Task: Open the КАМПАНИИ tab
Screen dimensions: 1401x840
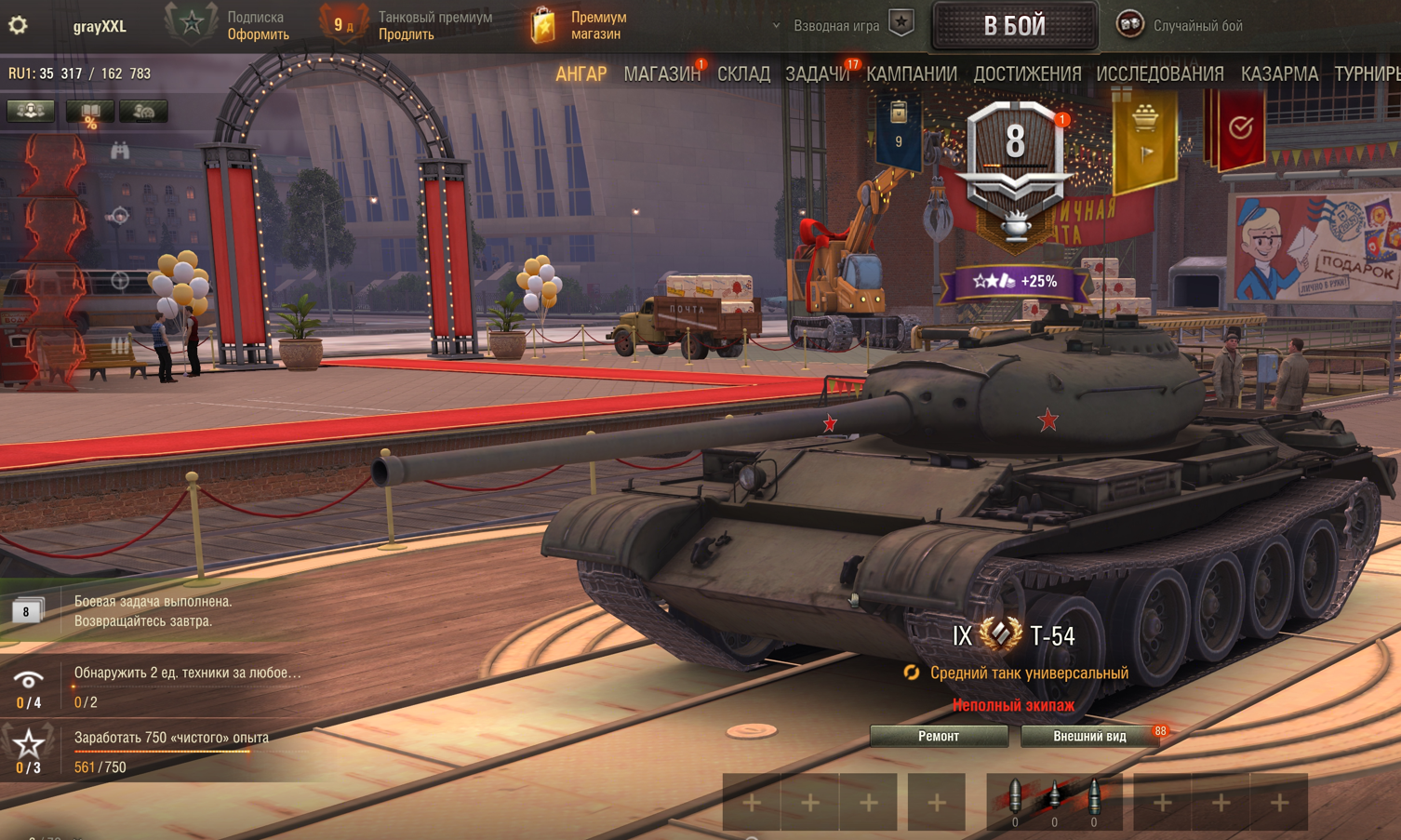Action: pyautogui.click(x=911, y=73)
